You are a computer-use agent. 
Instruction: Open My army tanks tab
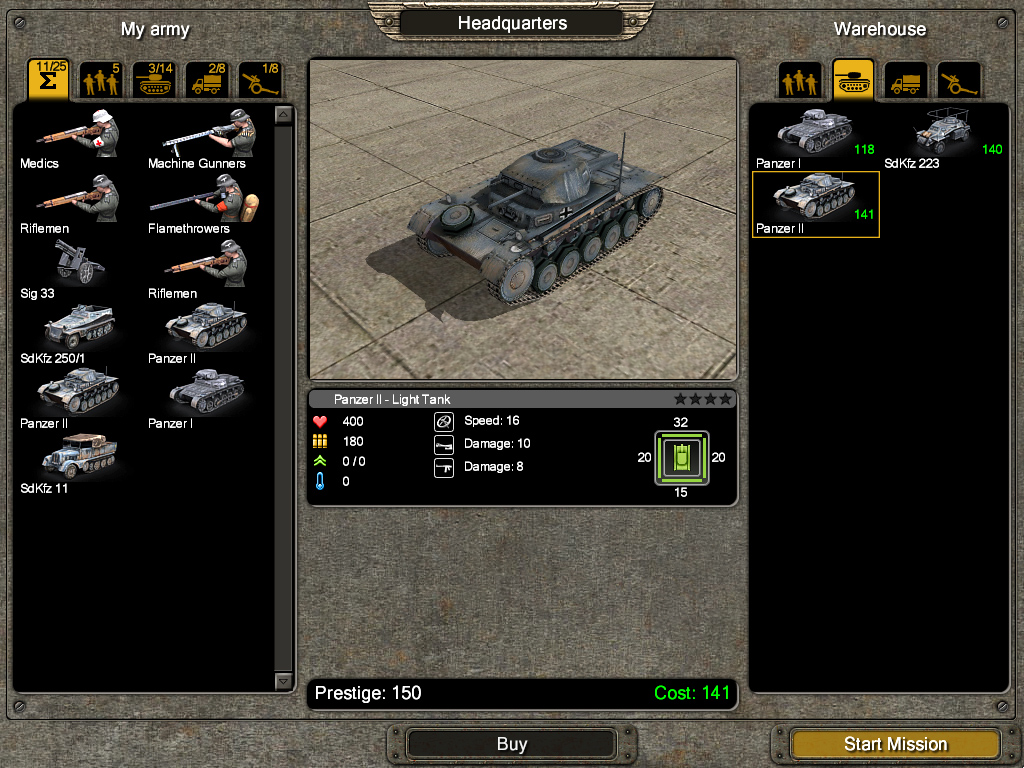(154, 80)
